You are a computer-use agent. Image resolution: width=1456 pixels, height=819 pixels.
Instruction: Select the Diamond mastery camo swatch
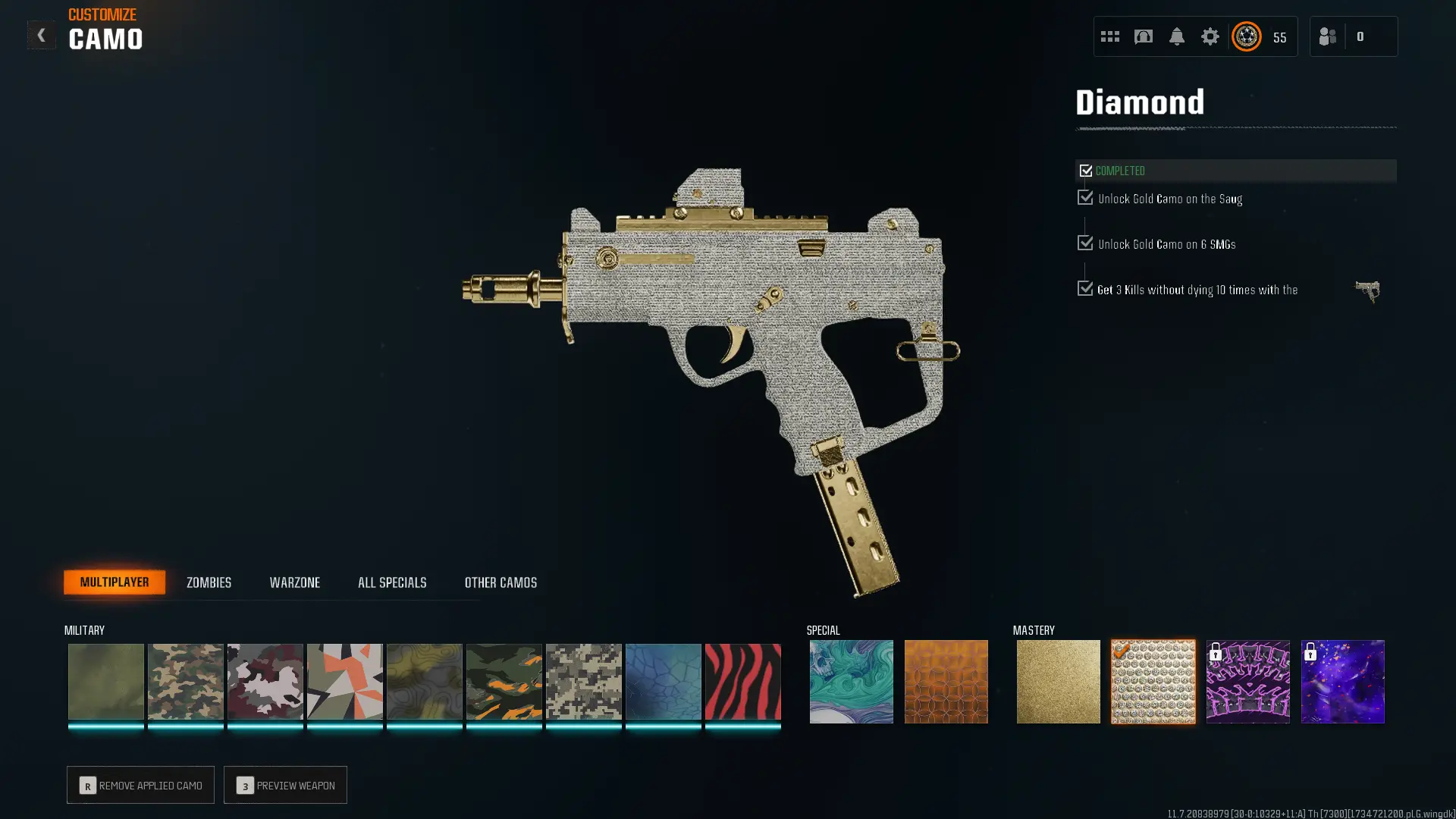click(x=1153, y=682)
